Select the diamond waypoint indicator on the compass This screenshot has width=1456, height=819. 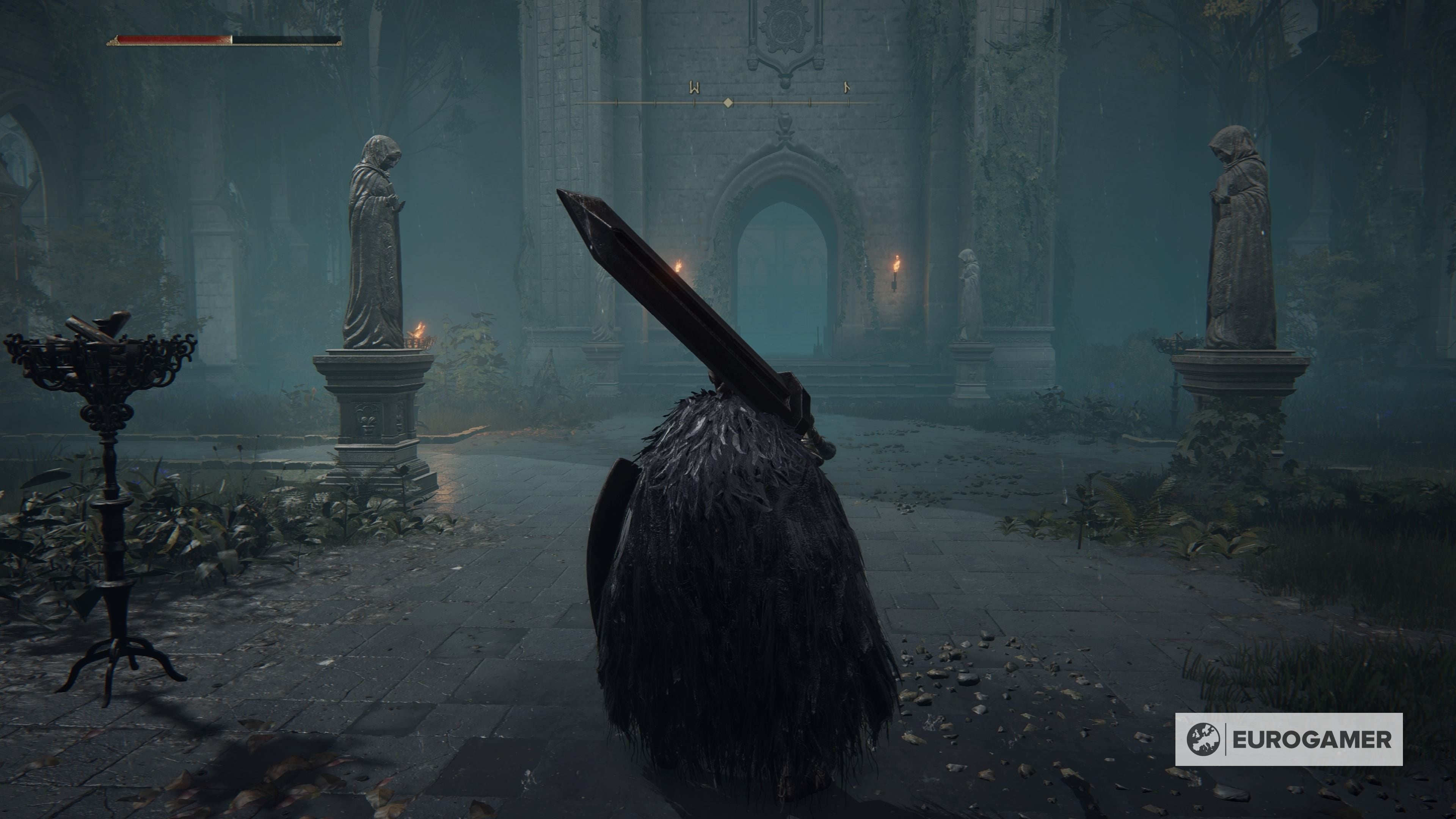coord(728,102)
